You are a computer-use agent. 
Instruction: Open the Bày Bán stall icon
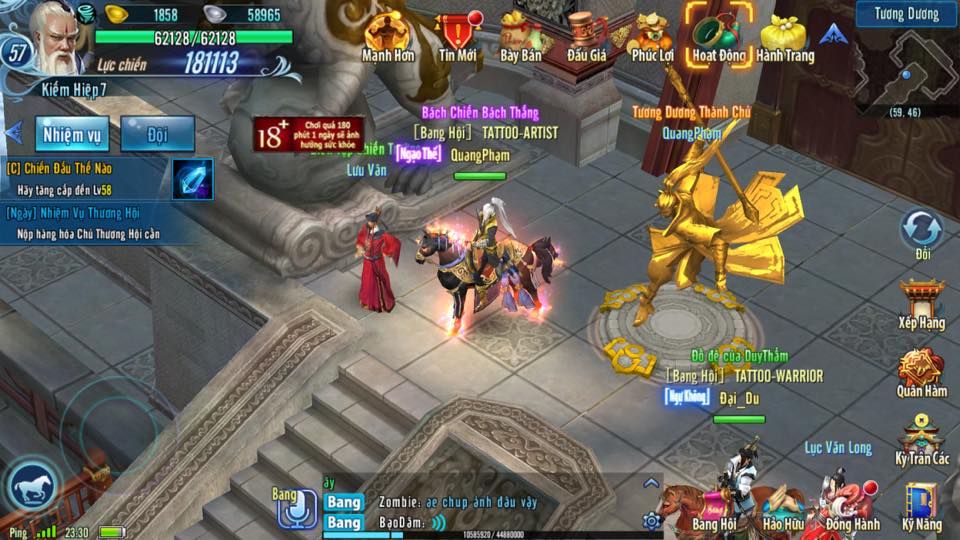click(x=520, y=36)
